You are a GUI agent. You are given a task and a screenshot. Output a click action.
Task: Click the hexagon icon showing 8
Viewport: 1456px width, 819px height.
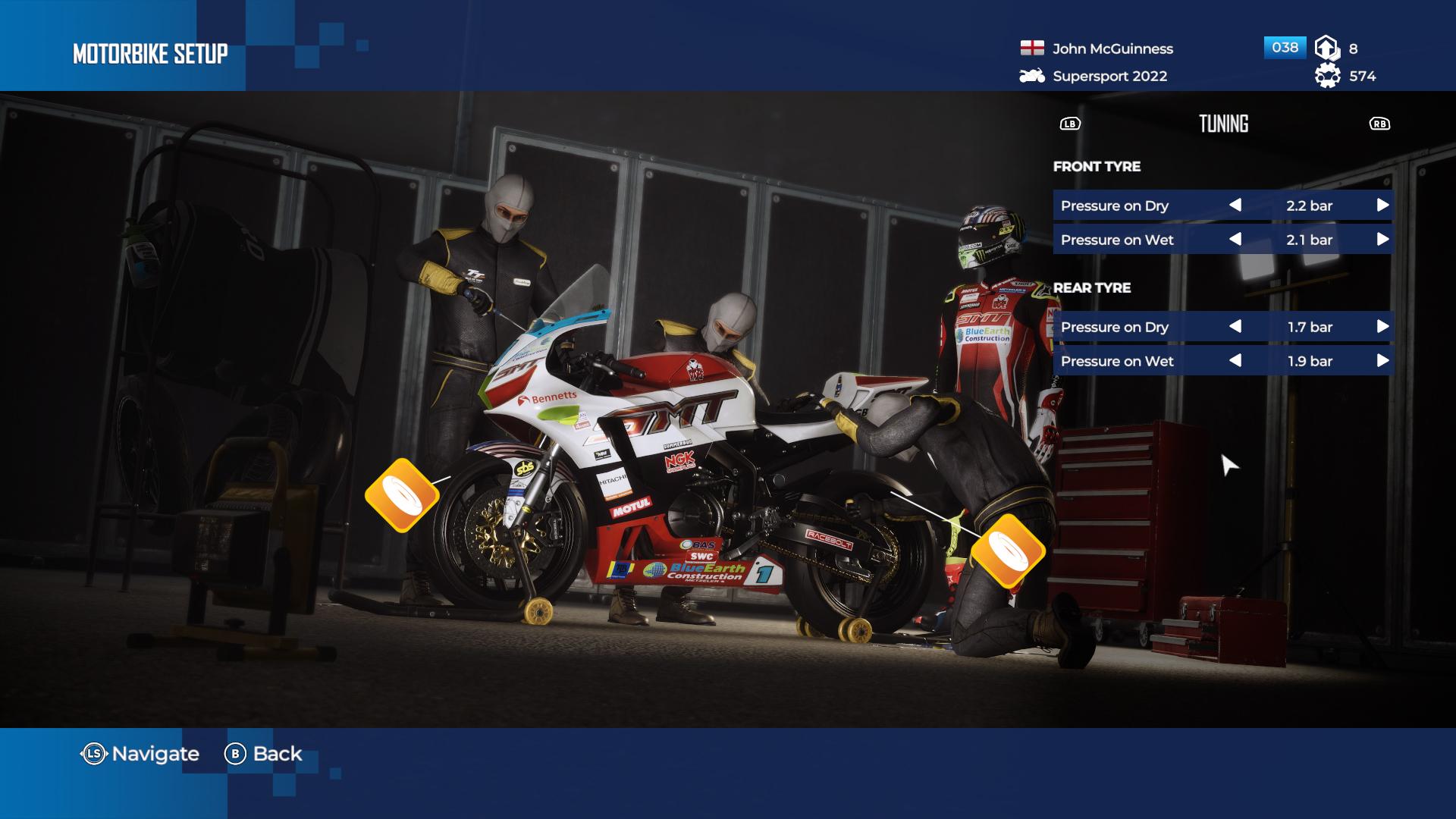pos(1326,47)
